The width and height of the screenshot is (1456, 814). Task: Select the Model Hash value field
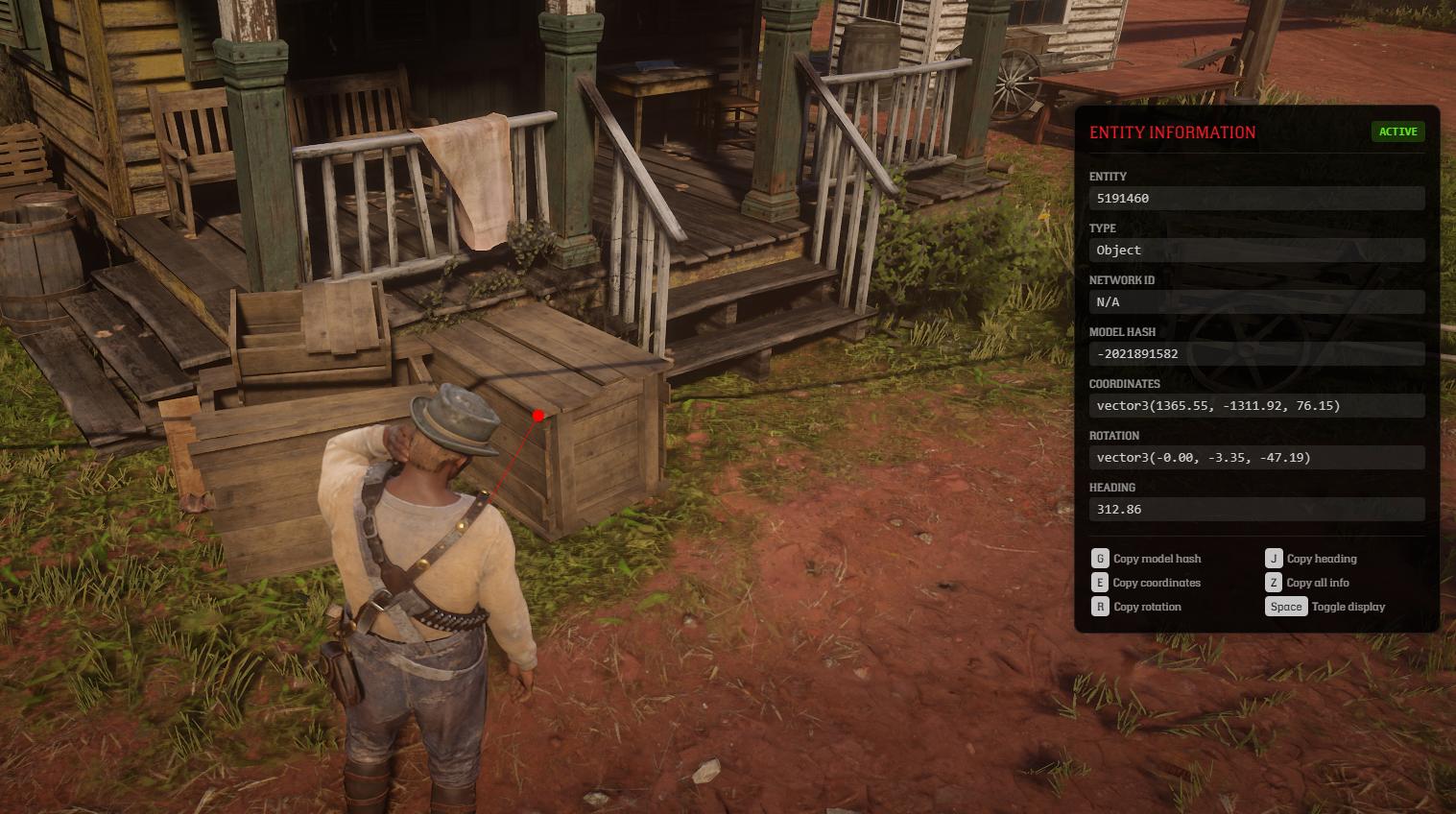point(1255,354)
